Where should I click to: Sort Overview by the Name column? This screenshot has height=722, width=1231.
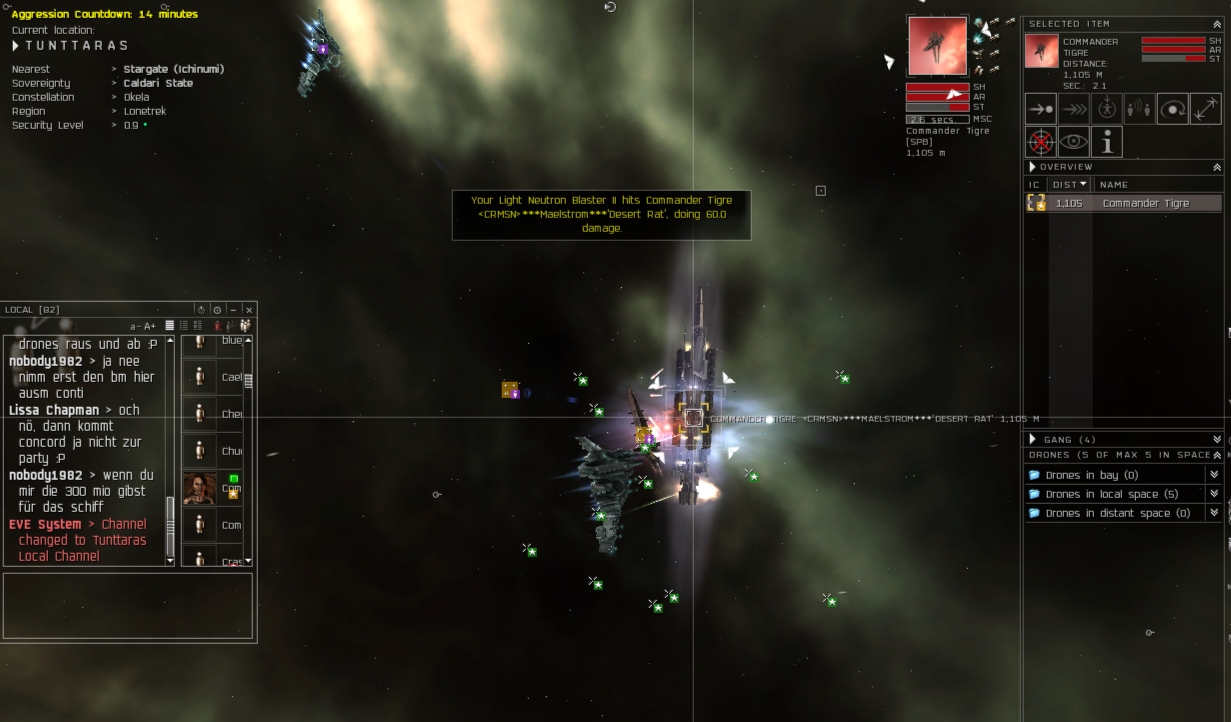pyautogui.click(x=1113, y=184)
